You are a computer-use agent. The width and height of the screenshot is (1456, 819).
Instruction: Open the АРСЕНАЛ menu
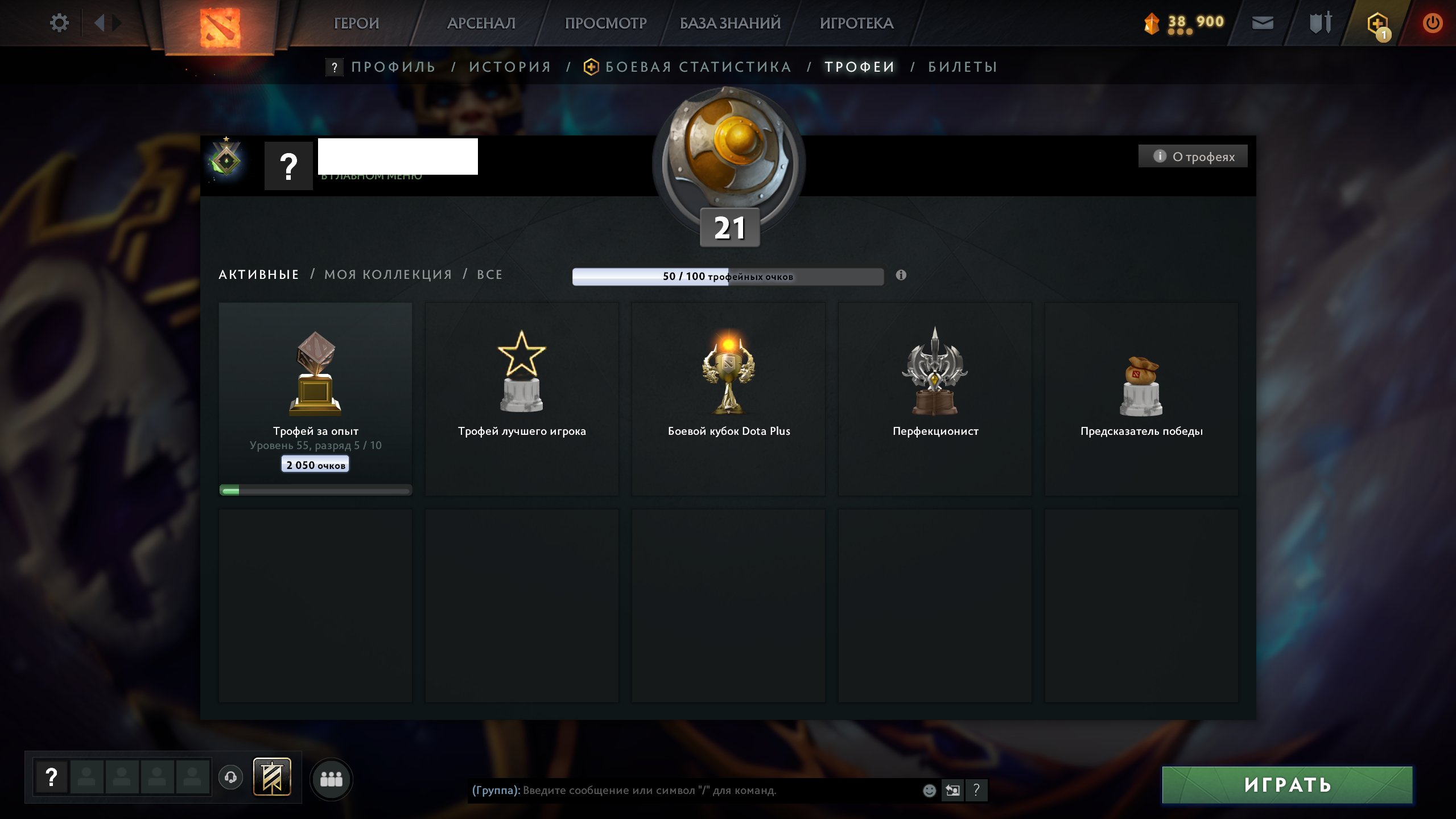point(481,23)
